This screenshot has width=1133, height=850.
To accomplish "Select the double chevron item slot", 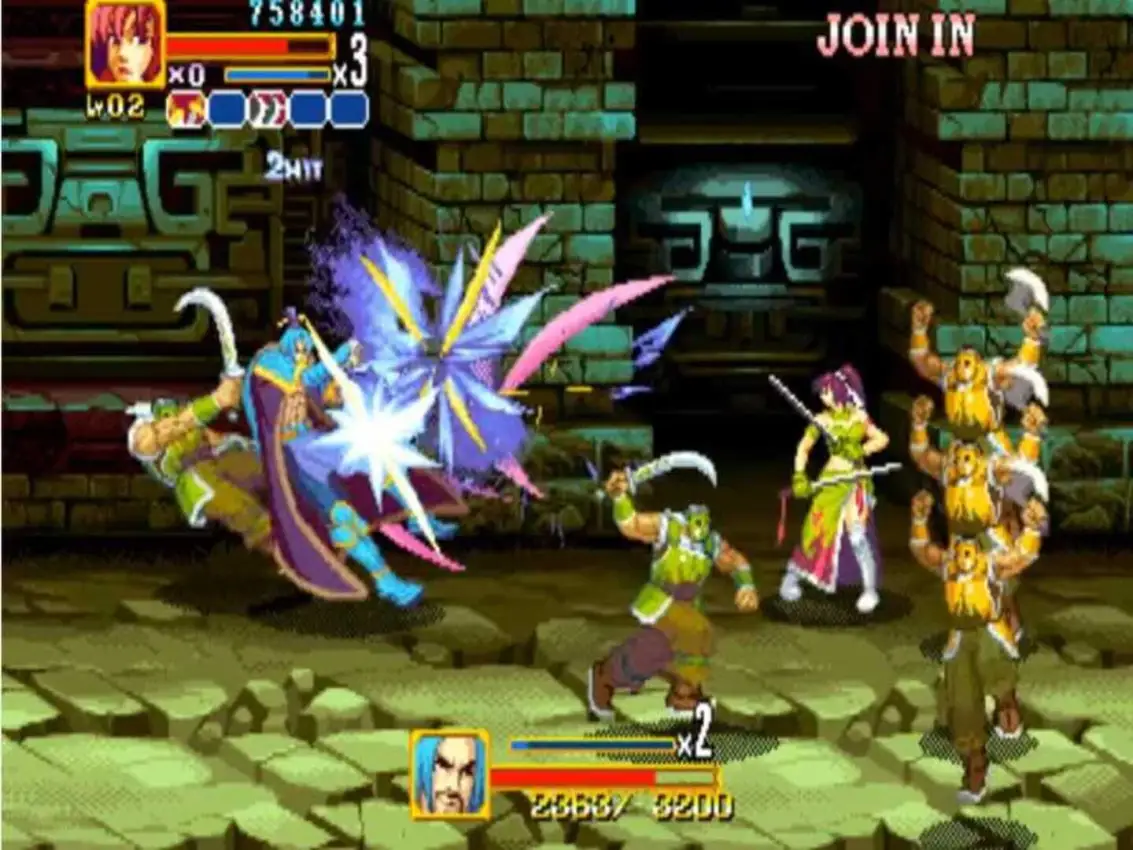I will coord(268,109).
